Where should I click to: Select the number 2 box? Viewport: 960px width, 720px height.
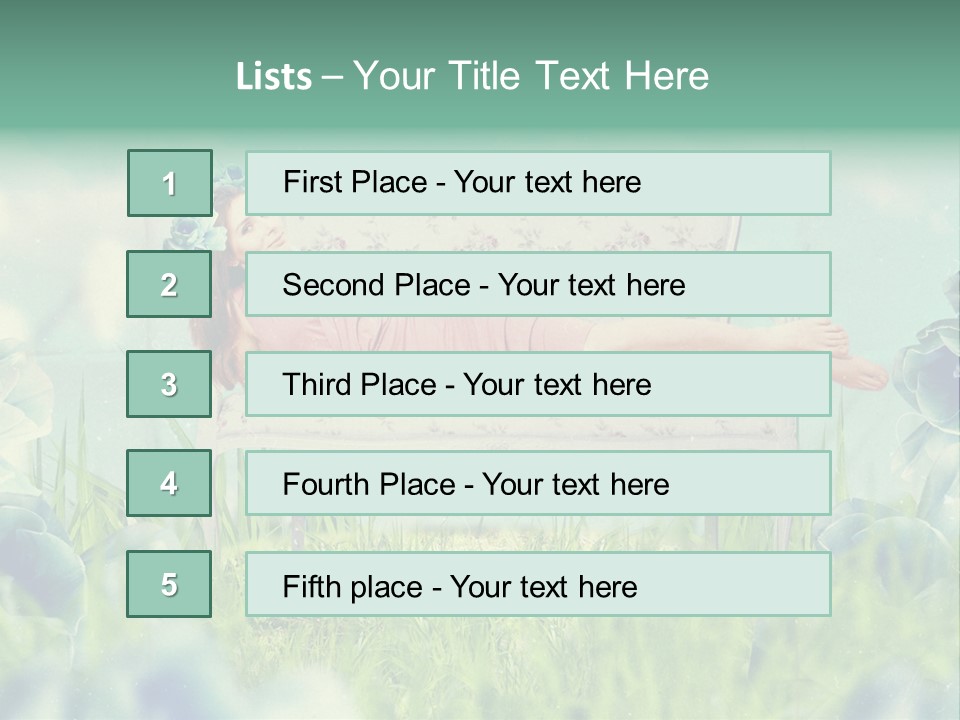click(170, 284)
